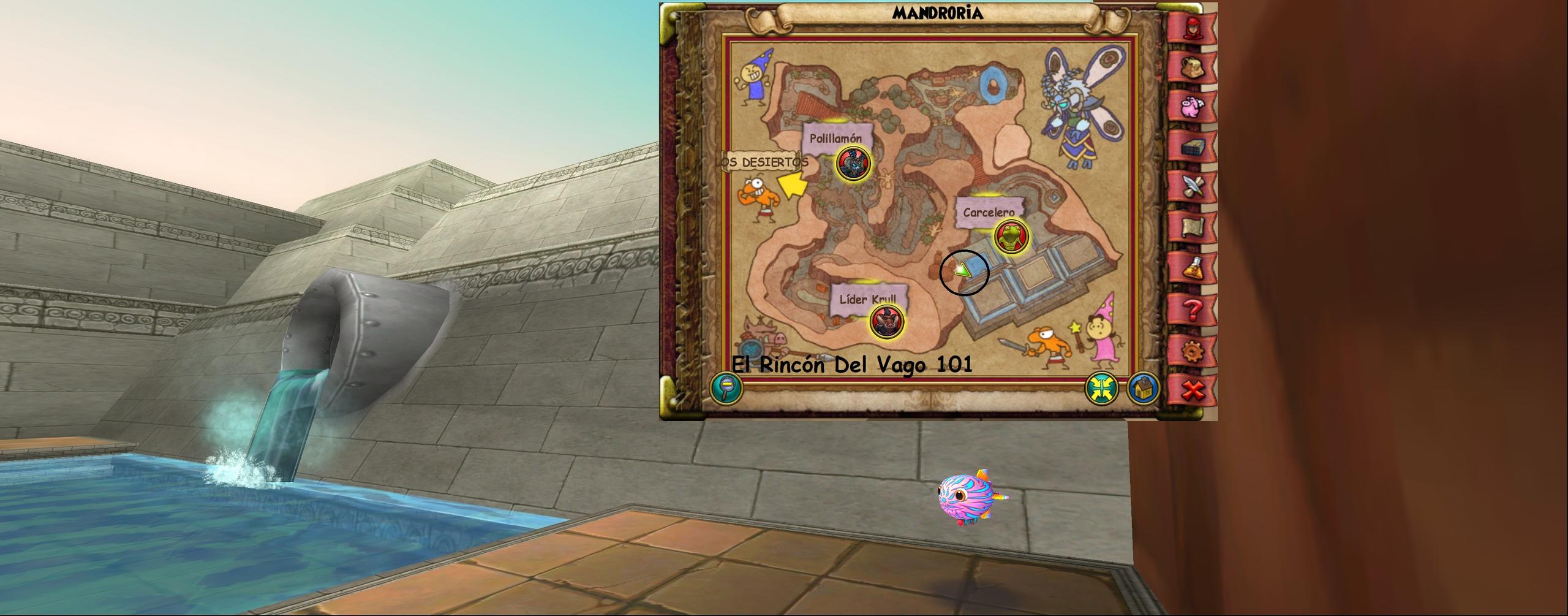1568x616 pixels.
Task: Switch to the backpack tab
Action: [1191, 68]
